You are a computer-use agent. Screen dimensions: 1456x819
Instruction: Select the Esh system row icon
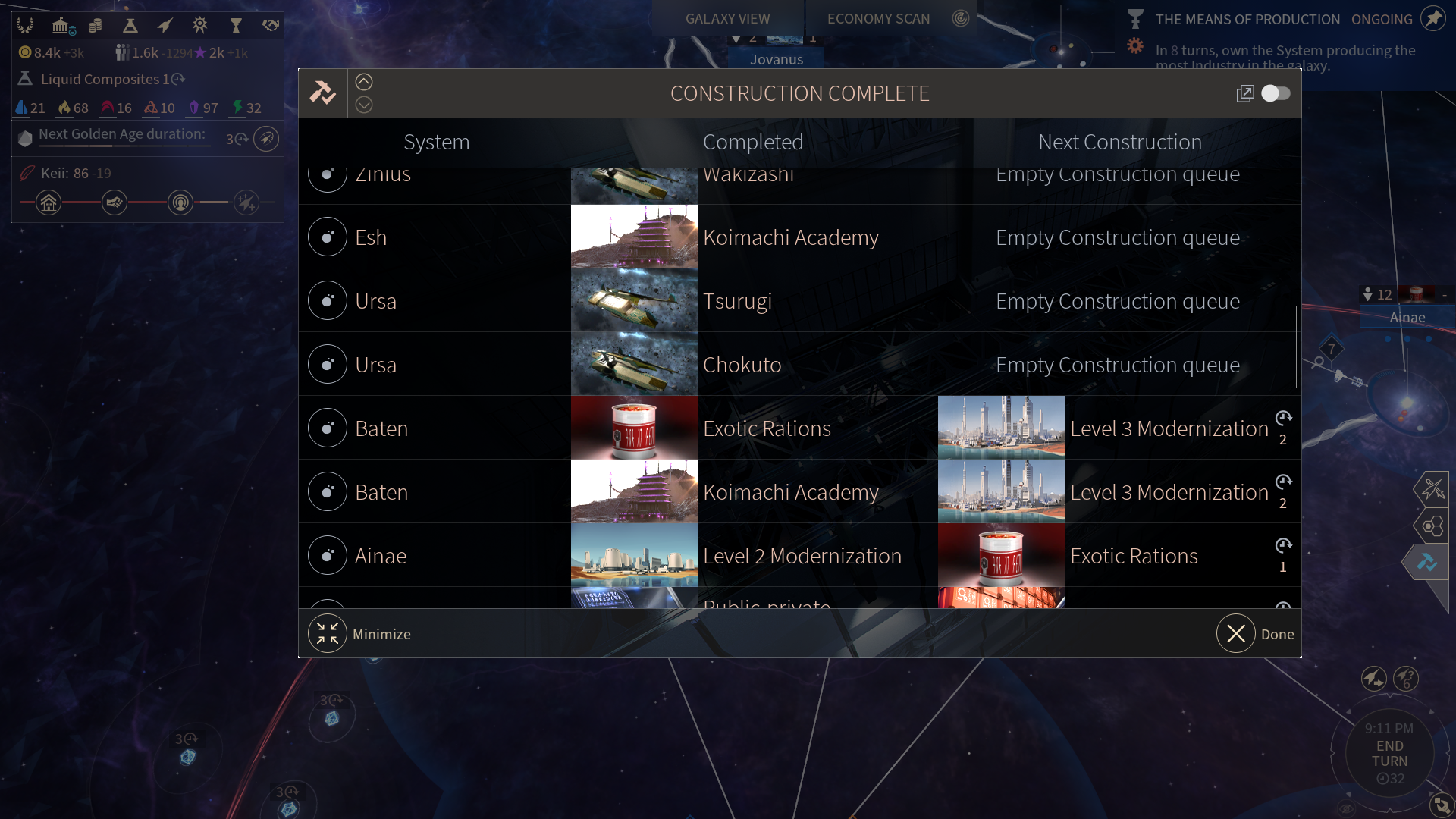[x=328, y=237]
